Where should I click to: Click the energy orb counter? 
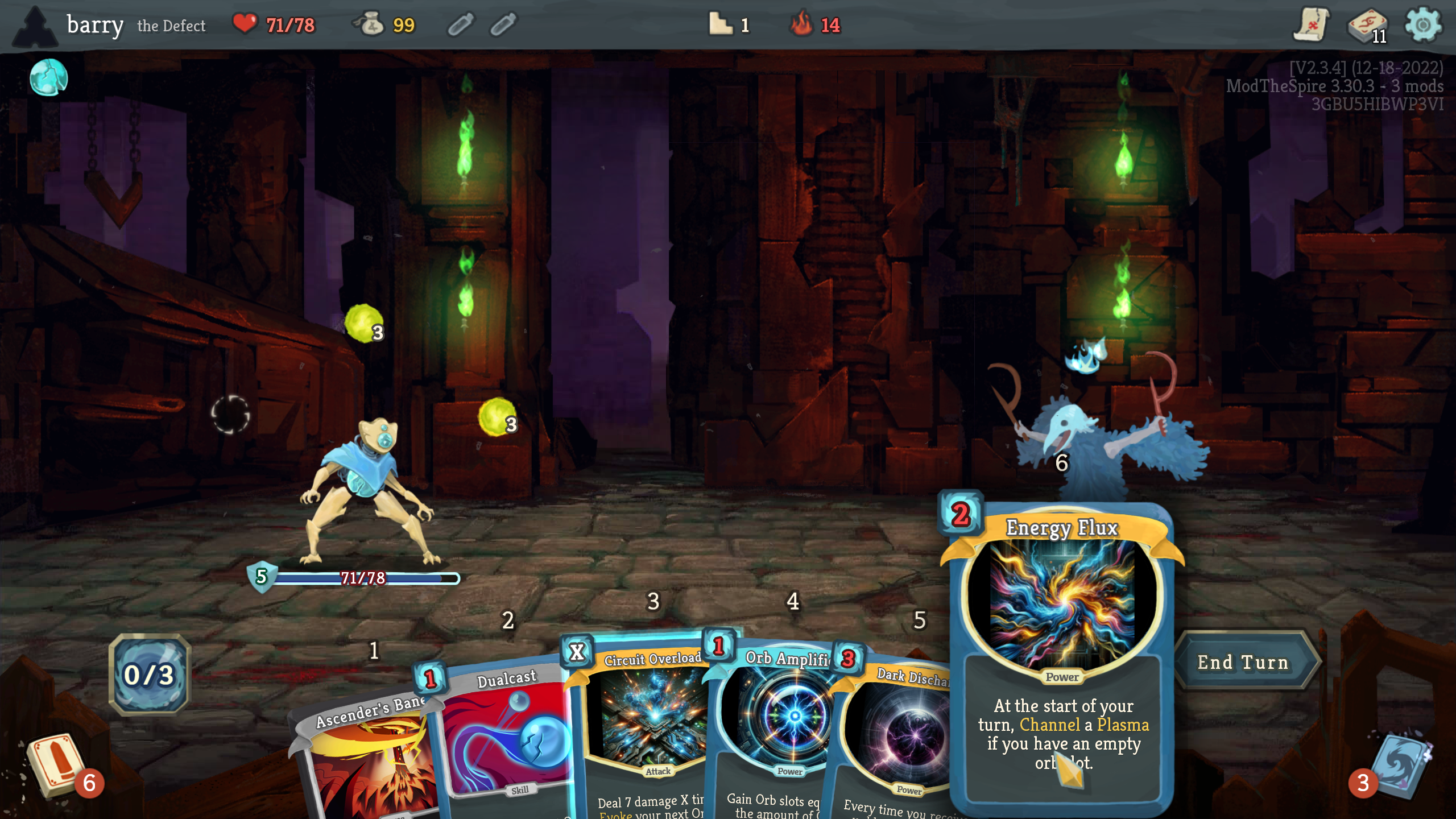[150, 675]
